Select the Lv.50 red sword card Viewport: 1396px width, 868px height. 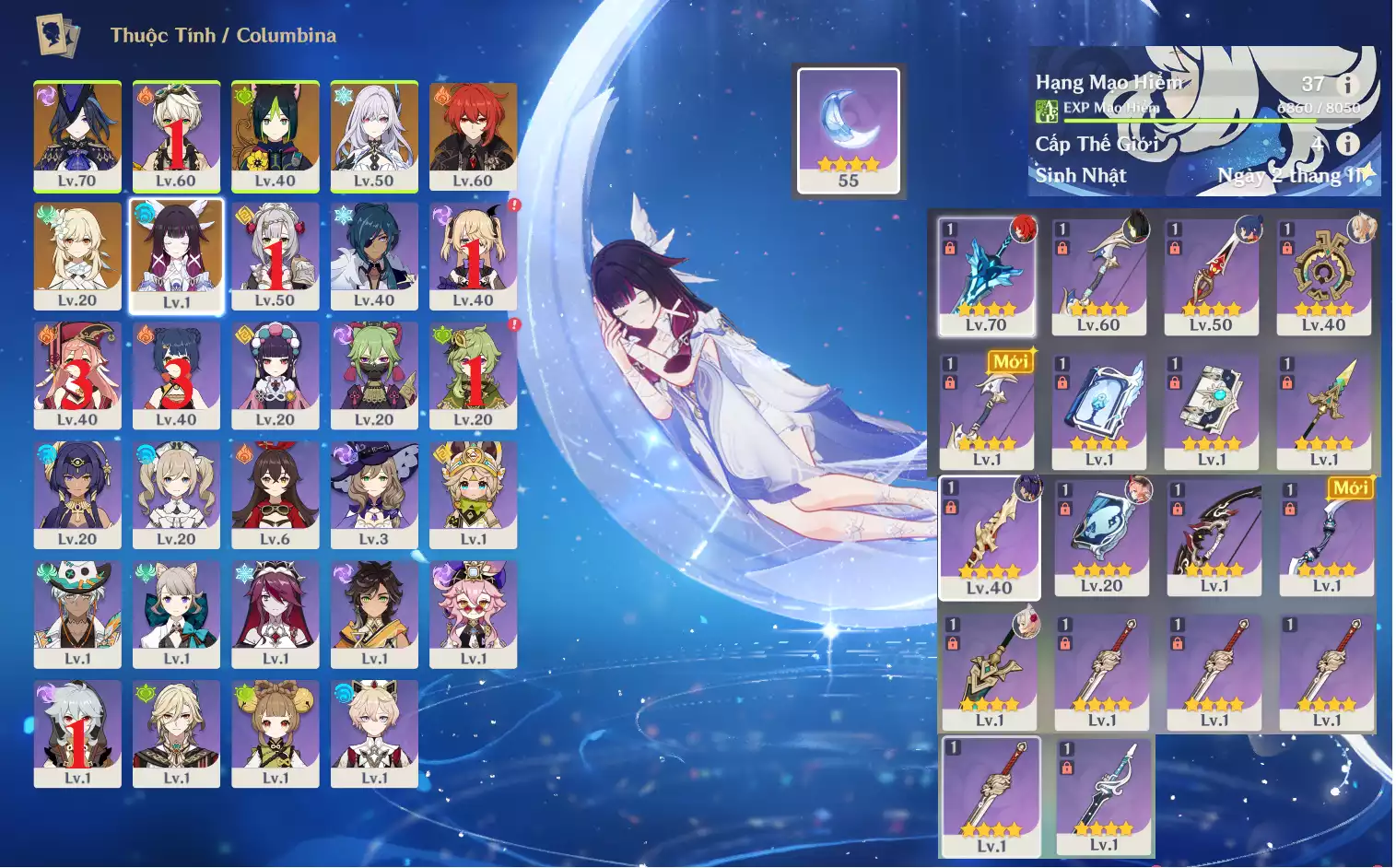tap(1211, 276)
